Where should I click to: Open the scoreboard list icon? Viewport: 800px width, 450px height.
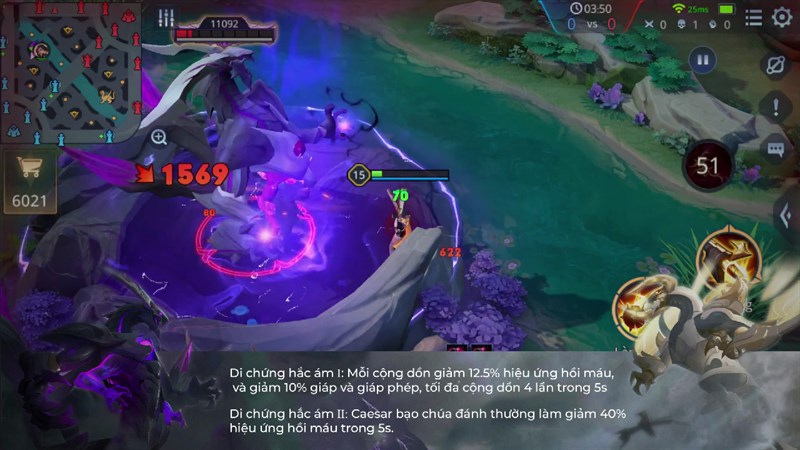pyautogui.click(x=753, y=17)
